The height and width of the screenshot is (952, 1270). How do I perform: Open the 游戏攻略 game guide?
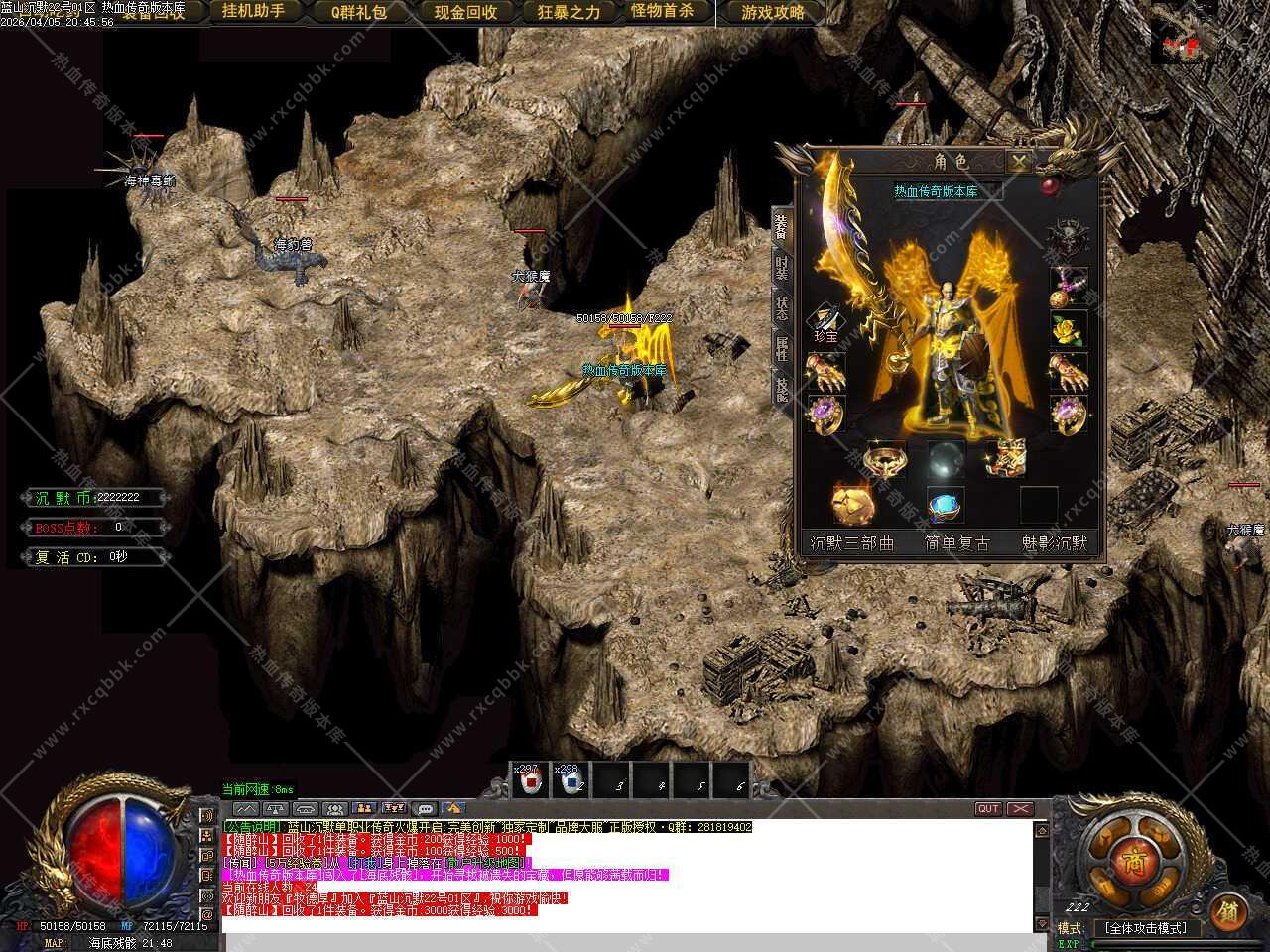point(773,12)
